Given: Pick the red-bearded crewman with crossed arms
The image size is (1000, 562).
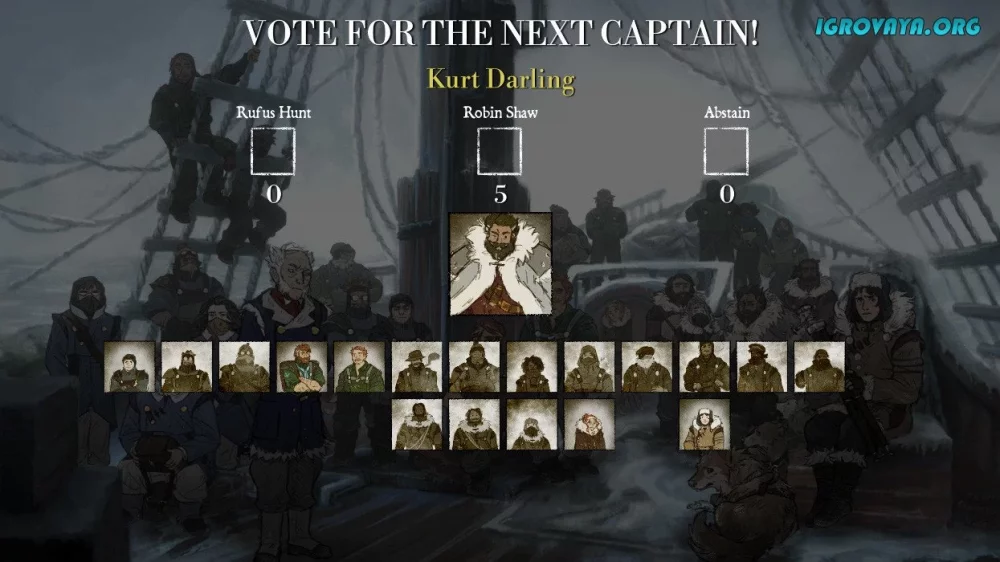Looking at the screenshot, I should click(x=302, y=367).
